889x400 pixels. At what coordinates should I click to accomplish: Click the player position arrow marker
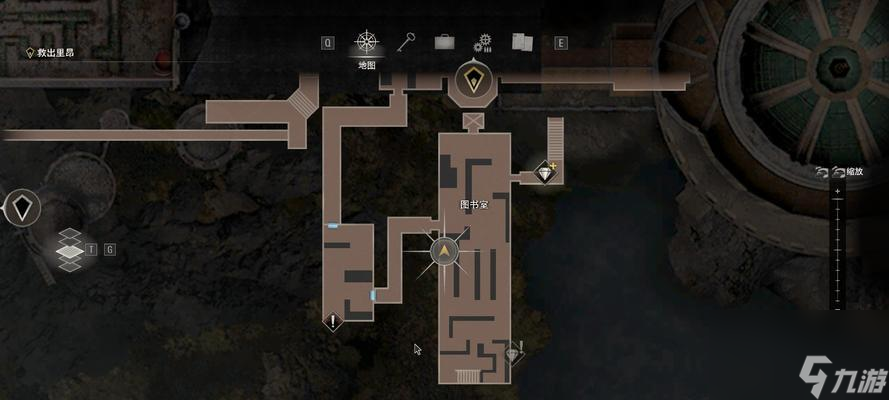[x=445, y=251]
